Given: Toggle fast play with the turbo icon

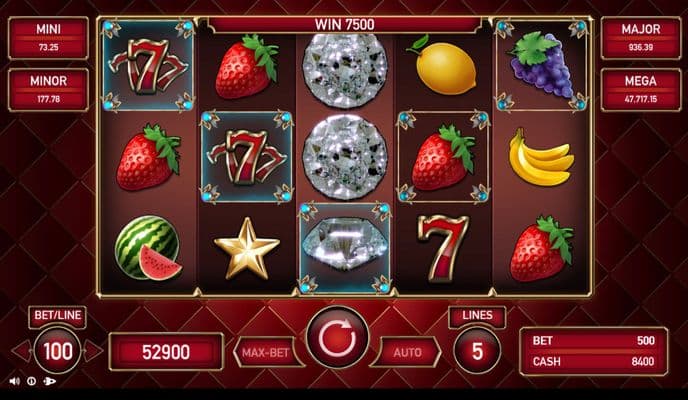Looking at the screenshot, I should (x=50, y=381).
